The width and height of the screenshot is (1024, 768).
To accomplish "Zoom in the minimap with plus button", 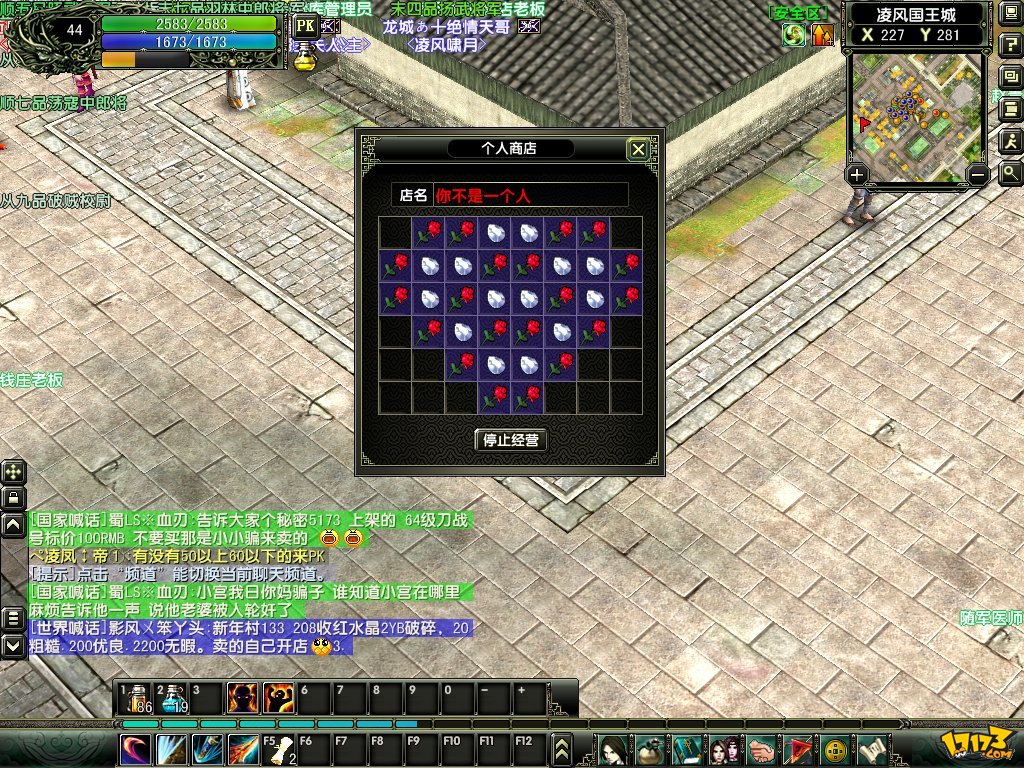I will pos(857,175).
